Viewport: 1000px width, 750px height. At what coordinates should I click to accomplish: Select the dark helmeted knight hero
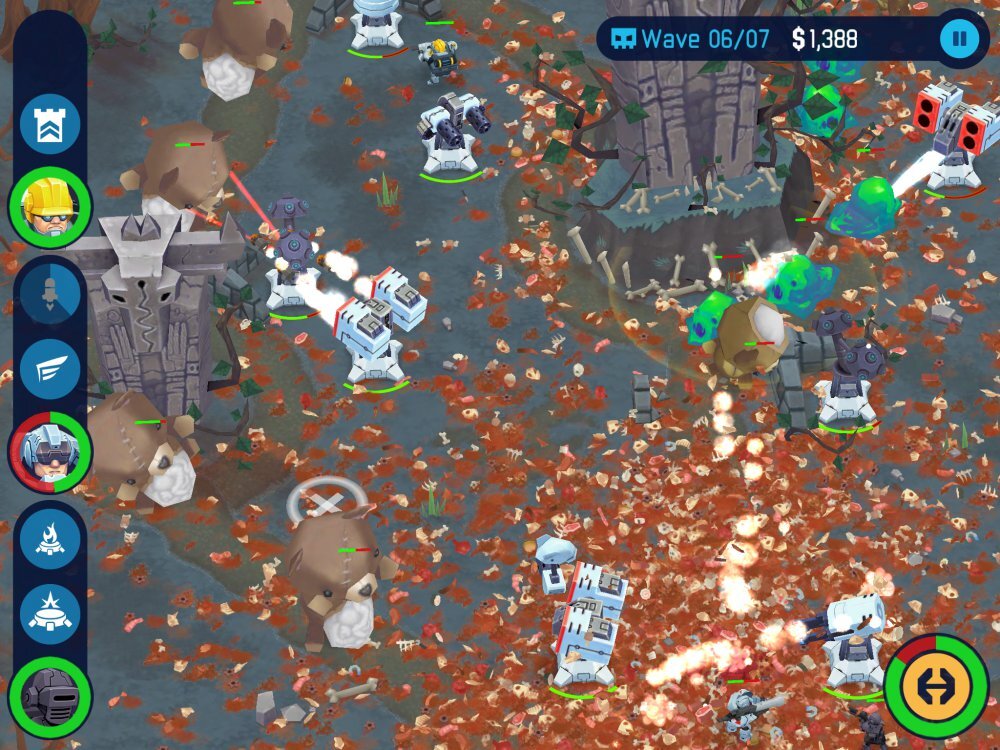(50, 695)
